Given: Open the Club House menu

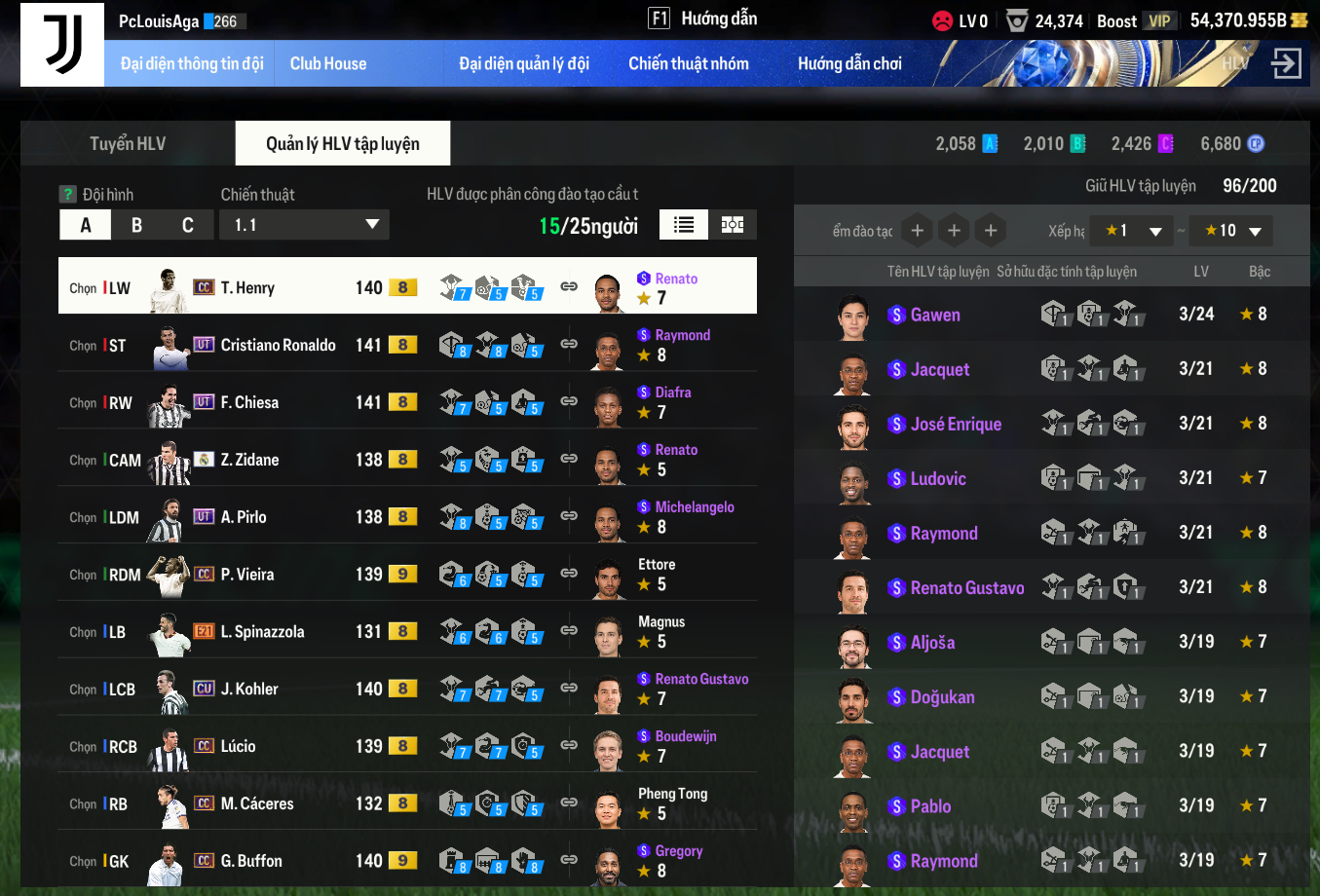Looking at the screenshot, I should tap(328, 64).
